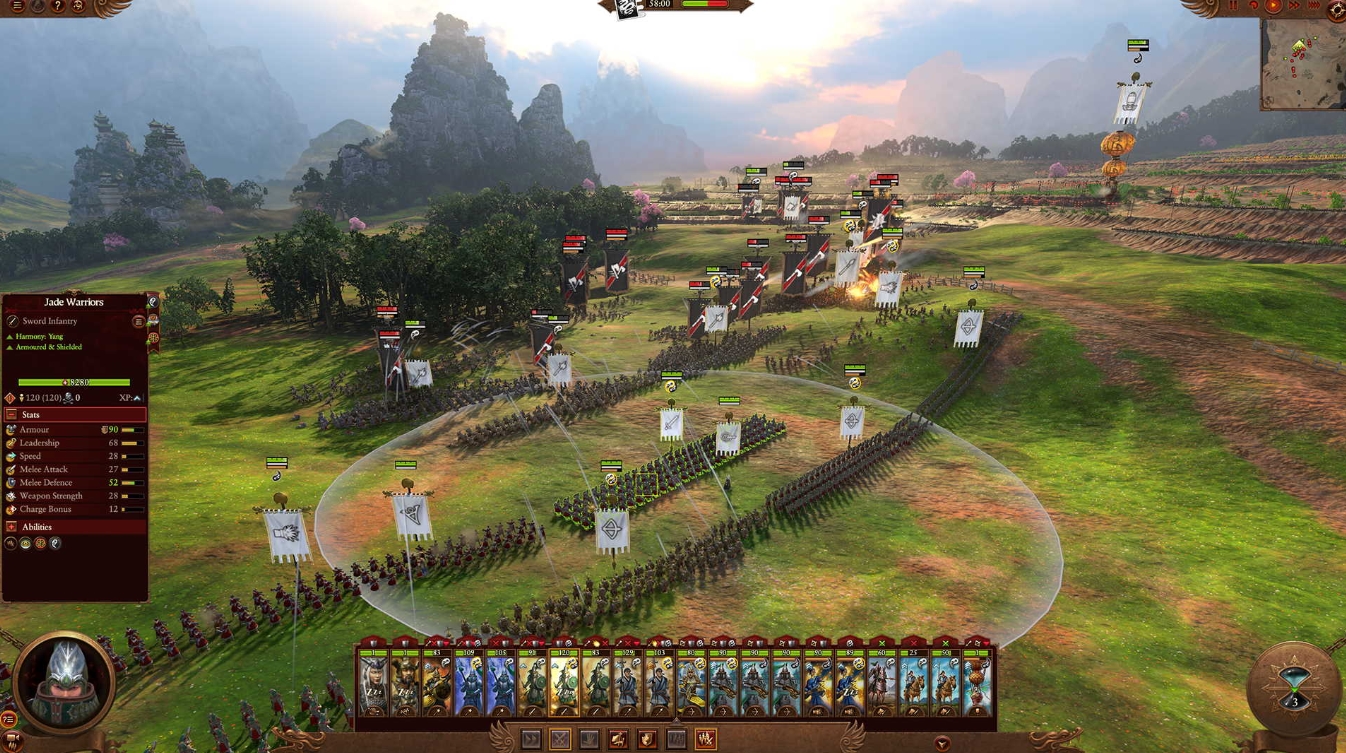Click the battle timer showing 58:00
1346x753 pixels.
659,6
